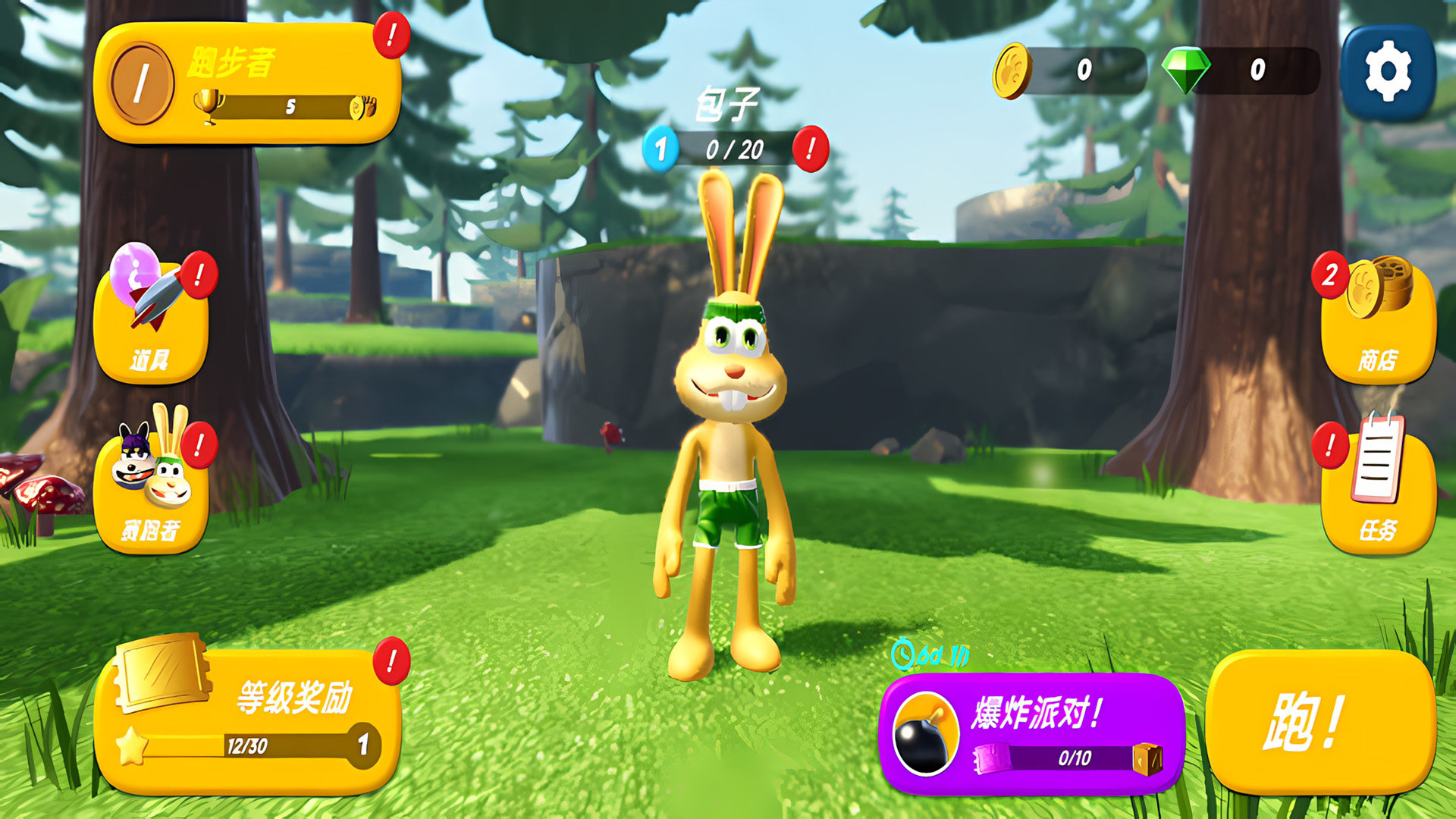Open the settings gear menu
This screenshot has width=1456, height=819.
pos(1388,72)
